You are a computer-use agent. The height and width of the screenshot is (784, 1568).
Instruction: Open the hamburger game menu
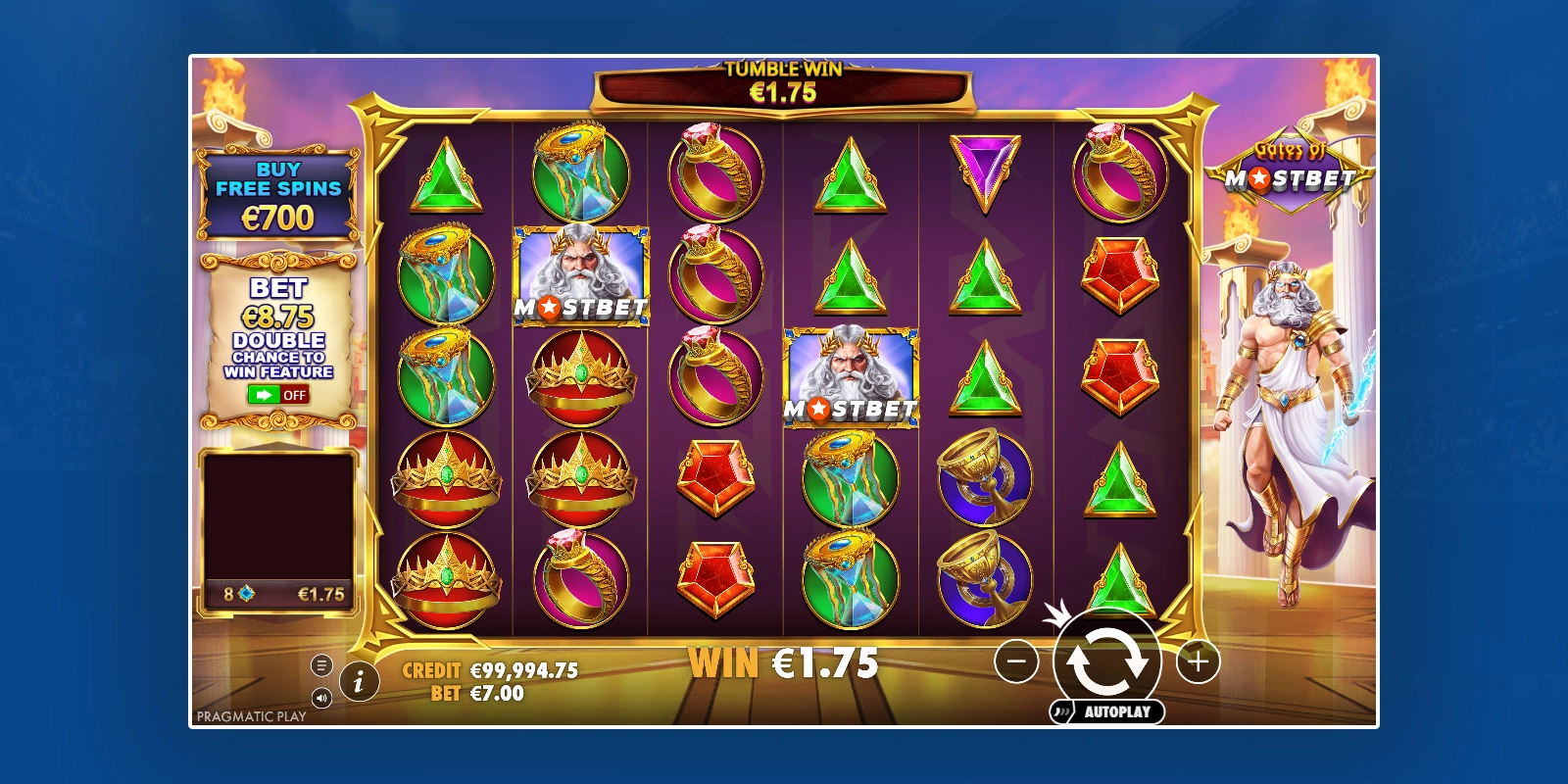pyautogui.click(x=322, y=663)
